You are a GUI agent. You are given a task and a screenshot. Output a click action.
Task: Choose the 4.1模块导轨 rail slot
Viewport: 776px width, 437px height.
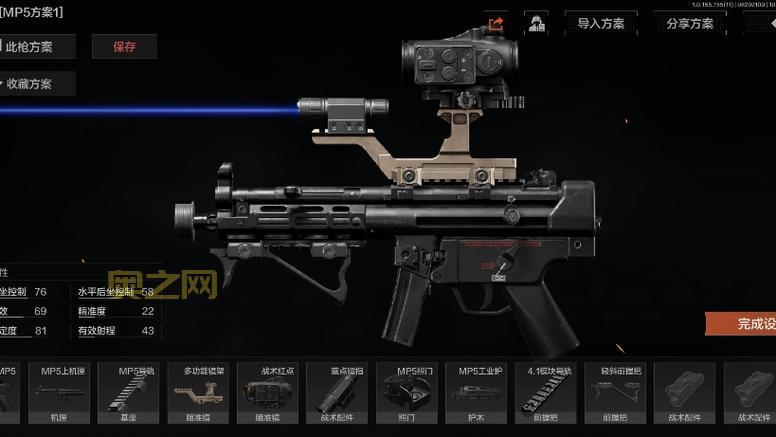point(545,395)
